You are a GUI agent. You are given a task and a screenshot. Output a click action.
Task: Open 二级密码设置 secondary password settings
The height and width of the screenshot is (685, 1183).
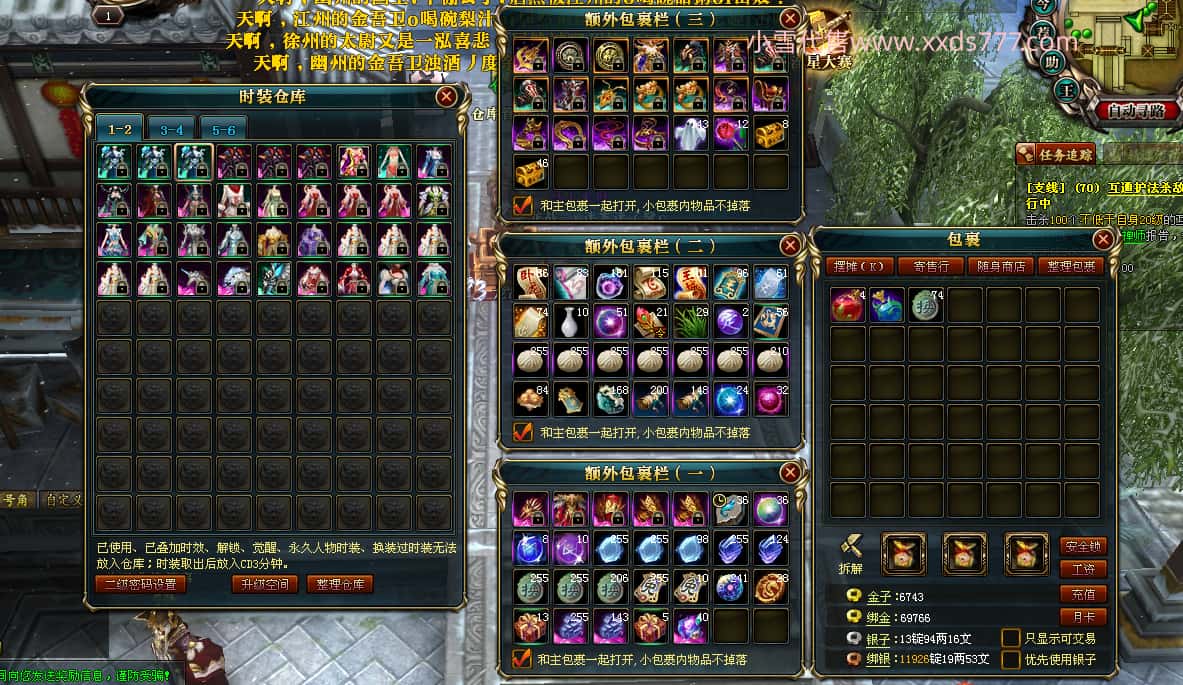coord(141,584)
